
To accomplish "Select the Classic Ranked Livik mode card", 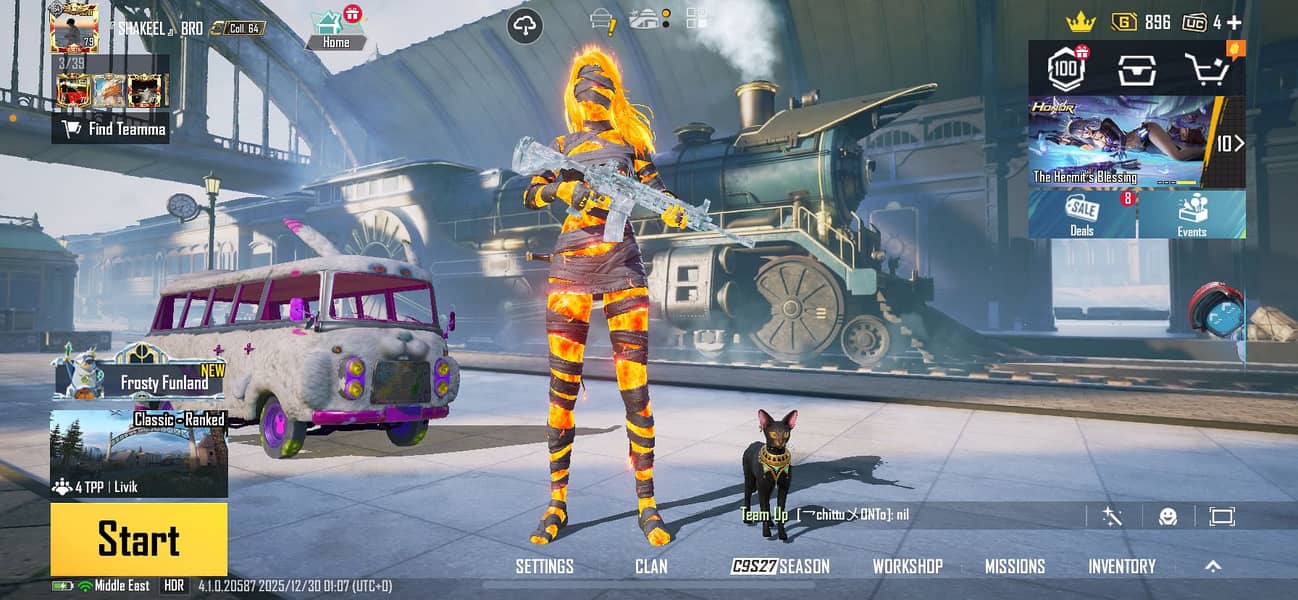I will tap(139, 453).
